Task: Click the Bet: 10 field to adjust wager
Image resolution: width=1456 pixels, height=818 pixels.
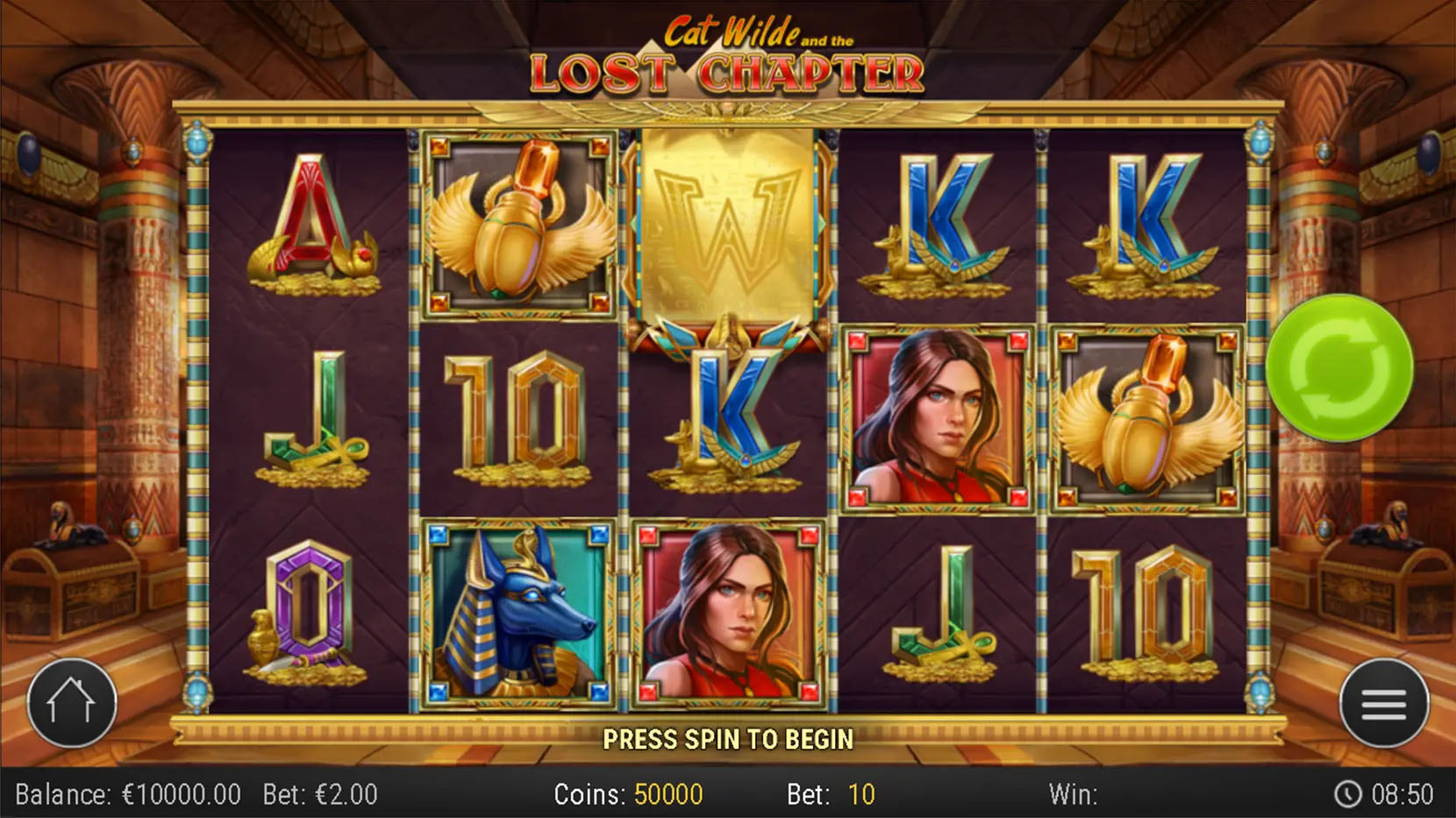Action: [x=829, y=794]
